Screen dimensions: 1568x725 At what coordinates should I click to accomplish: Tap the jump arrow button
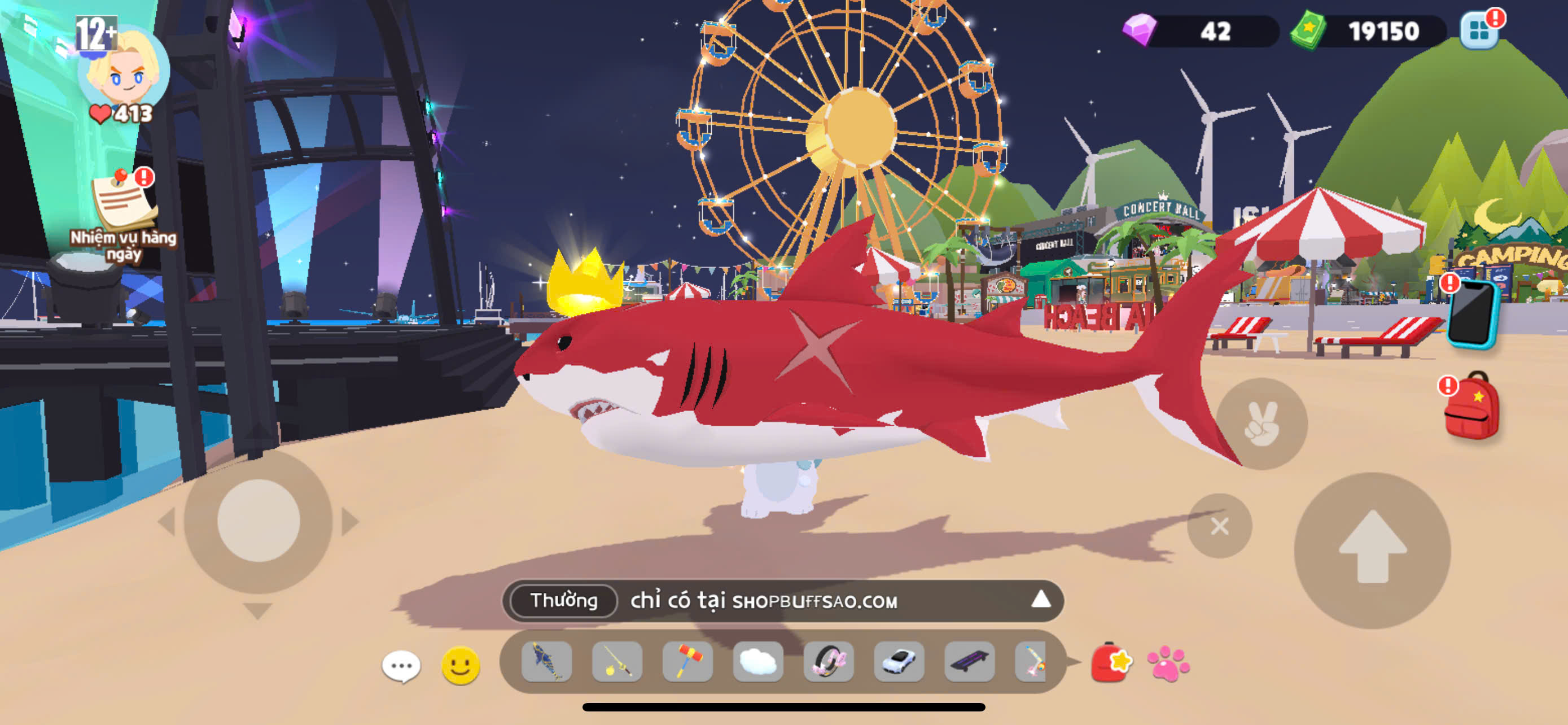pos(1372,549)
